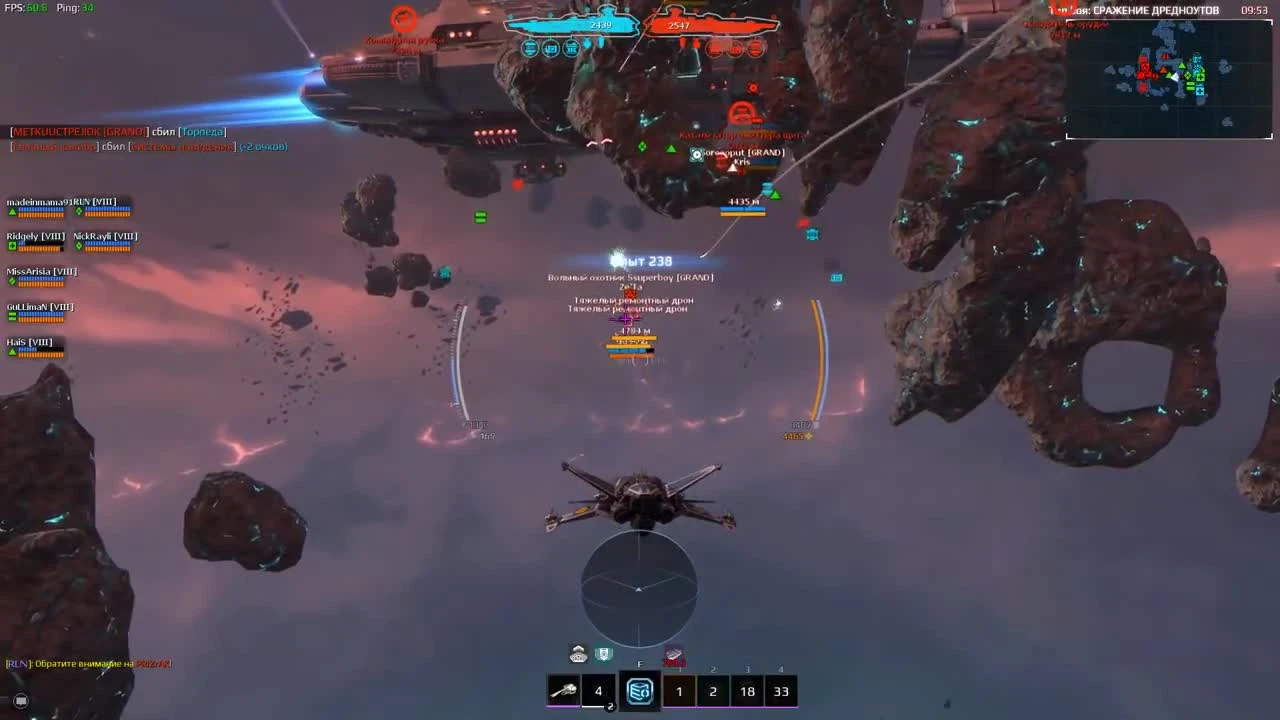Select missile slot showing 4 rockets
Image resolution: width=1280 pixels, height=720 pixels.
click(x=598, y=690)
